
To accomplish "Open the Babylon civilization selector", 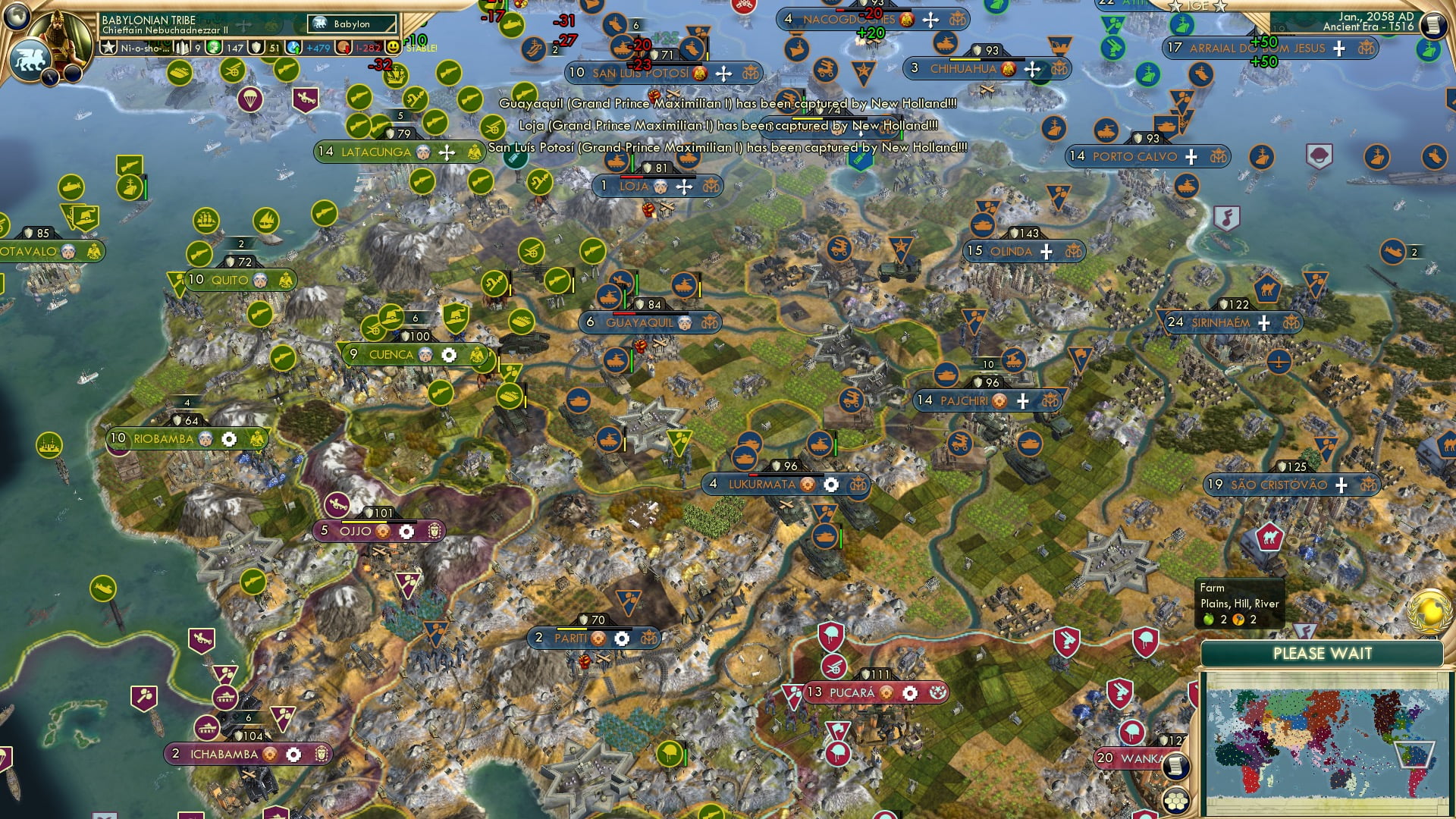I will [x=351, y=24].
